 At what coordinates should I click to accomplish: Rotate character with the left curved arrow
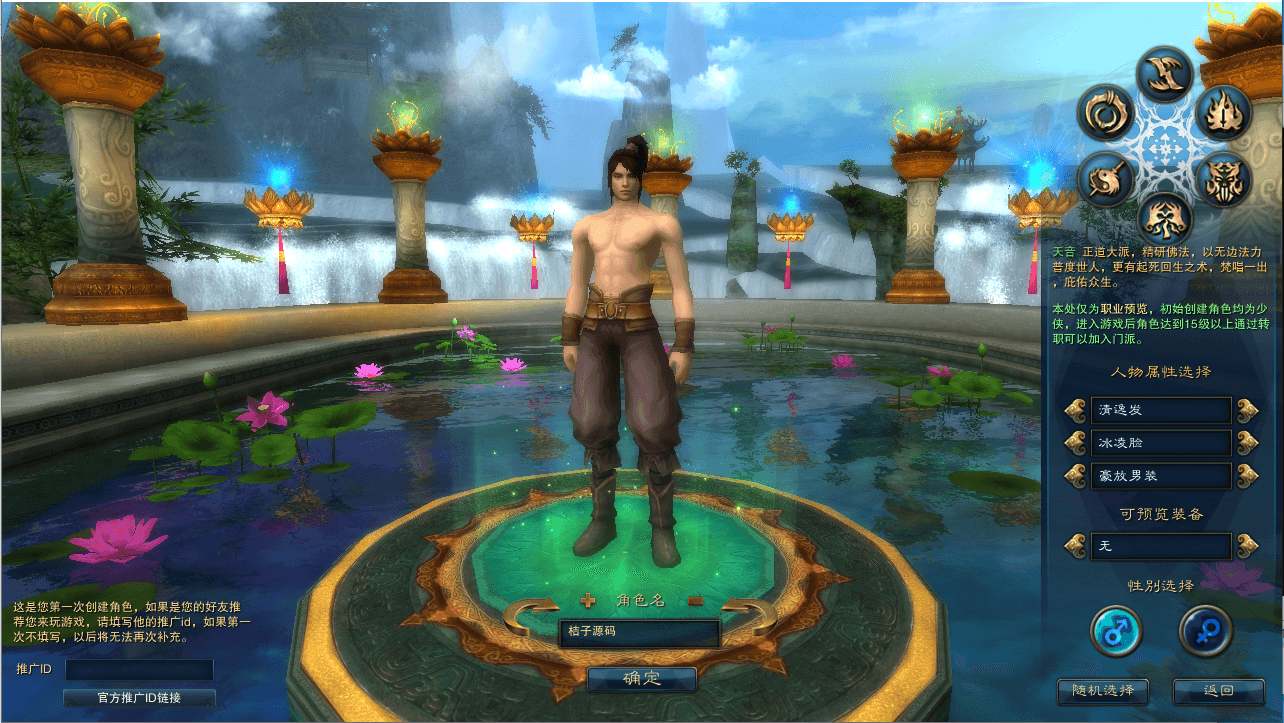coord(531,616)
